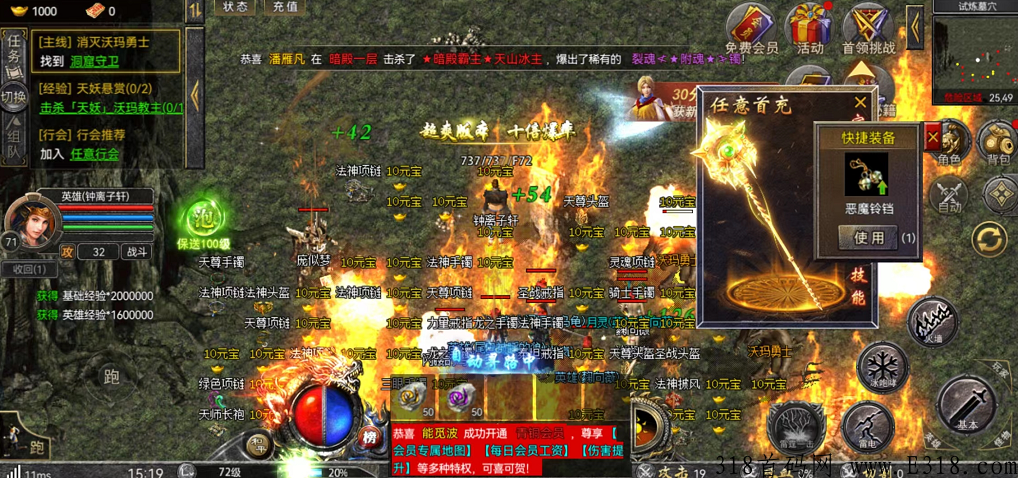This screenshot has width=1018, height=478.
Task: Join guild via 任意行会 link
Action: [x=94, y=154]
